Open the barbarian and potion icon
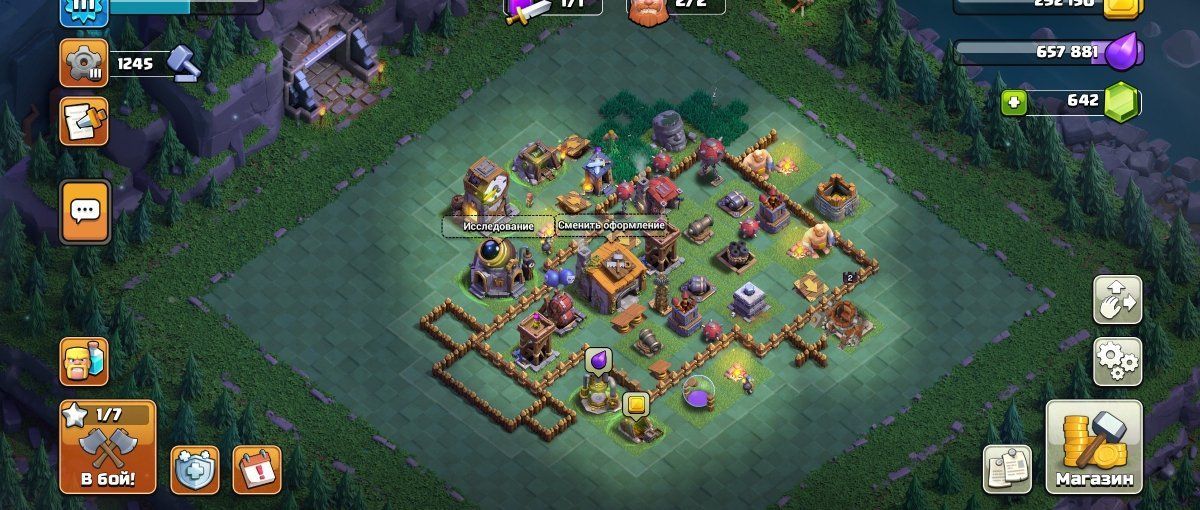This screenshot has height=510, width=1200. coord(84,362)
